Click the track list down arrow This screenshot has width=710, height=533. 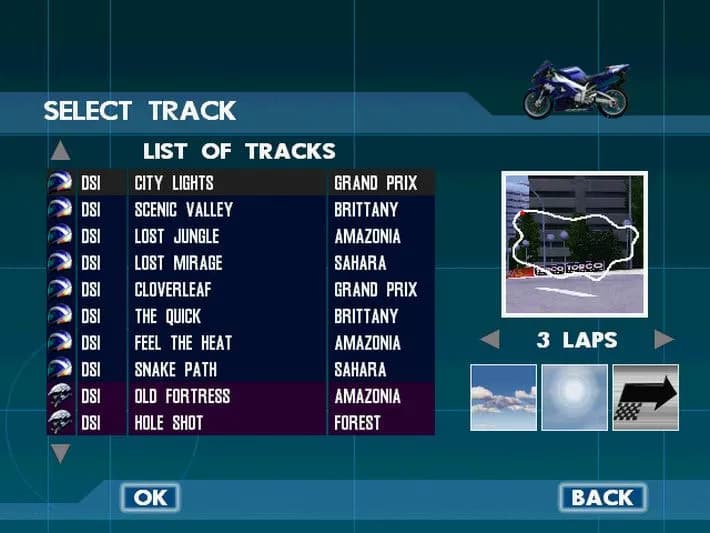61,454
